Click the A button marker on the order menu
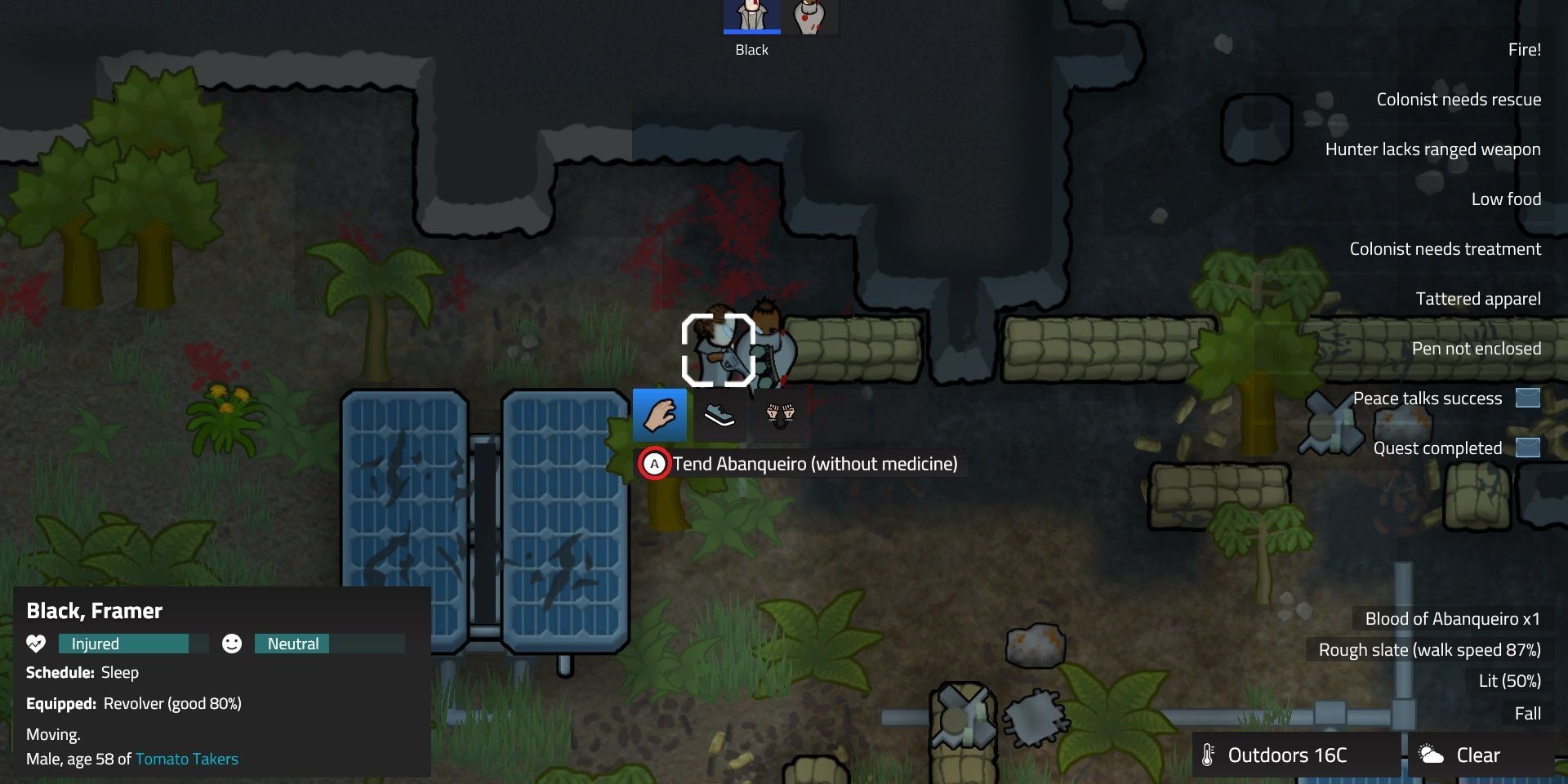The width and height of the screenshot is (1568, 784). click(x=654, y=463)
